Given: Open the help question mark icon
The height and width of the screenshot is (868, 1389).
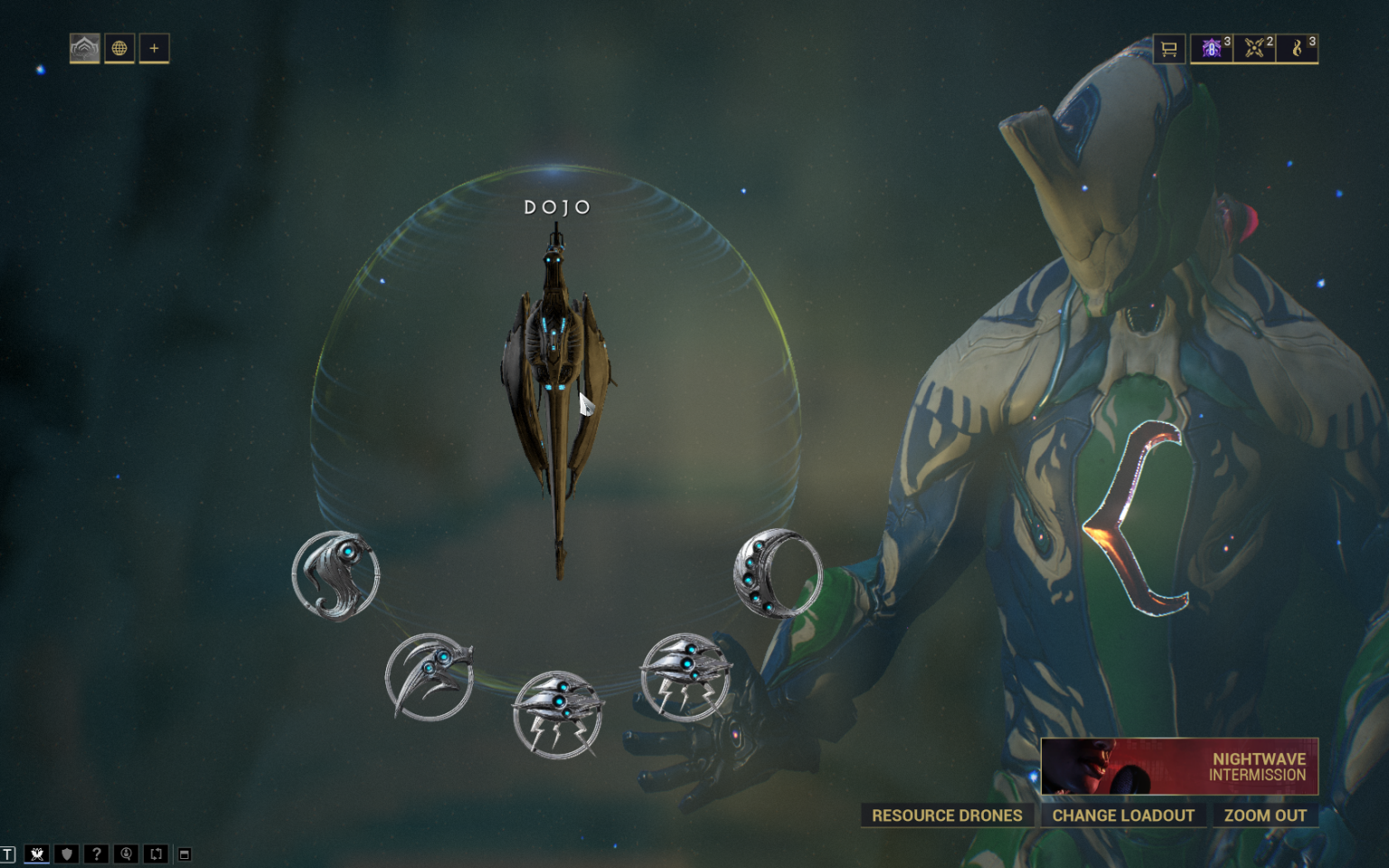Looking at the screenshot, I should (96, 853).
